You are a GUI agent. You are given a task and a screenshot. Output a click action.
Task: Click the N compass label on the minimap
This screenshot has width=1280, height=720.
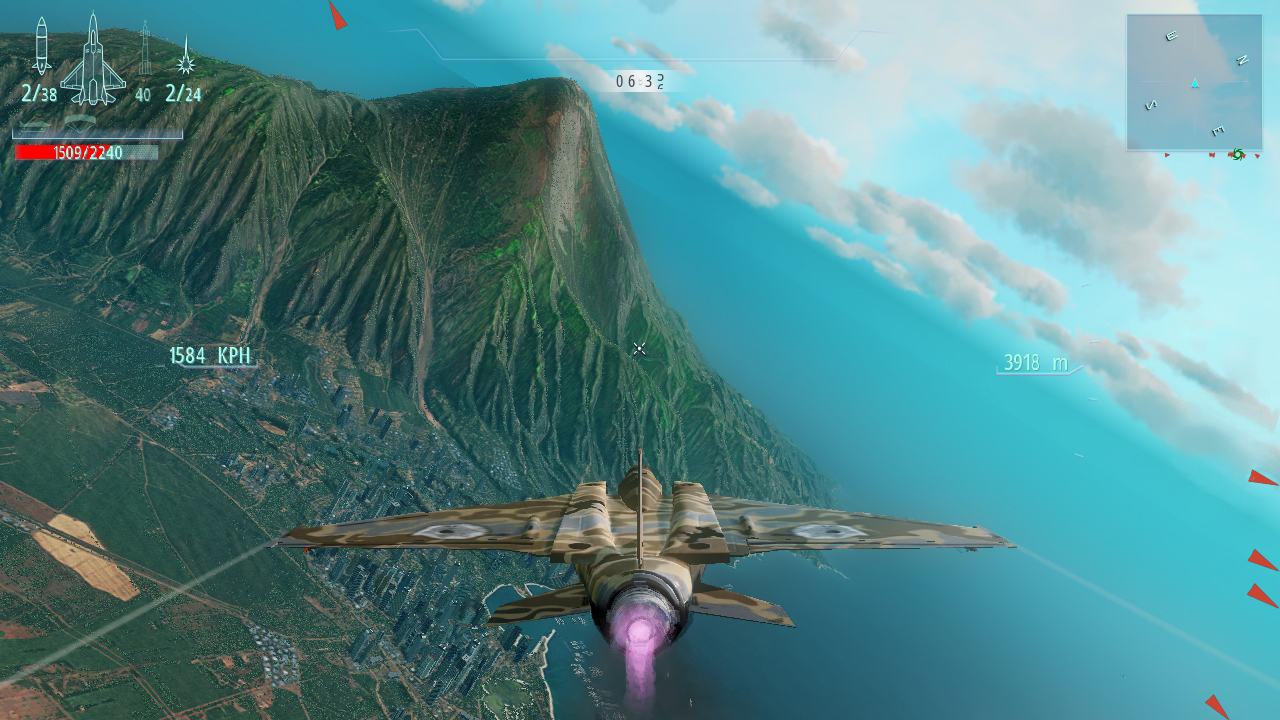click(x=1243, y=60)
